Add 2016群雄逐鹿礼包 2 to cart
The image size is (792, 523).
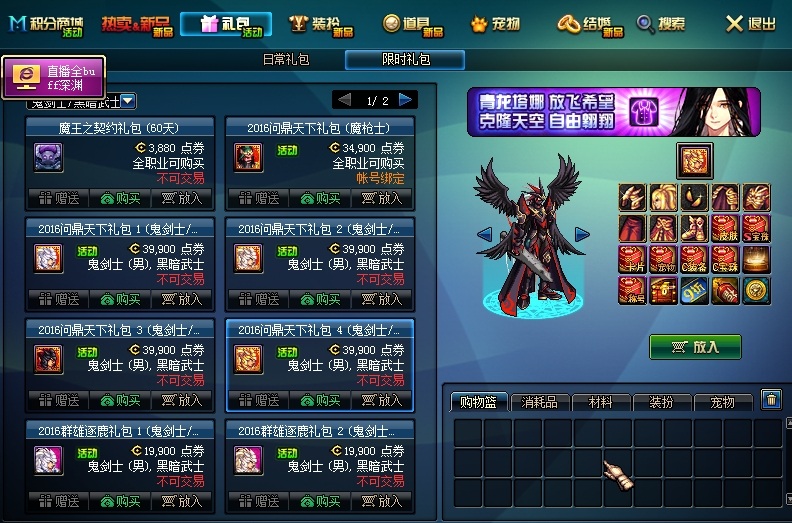pyautogui.click(x=381, y=501)
